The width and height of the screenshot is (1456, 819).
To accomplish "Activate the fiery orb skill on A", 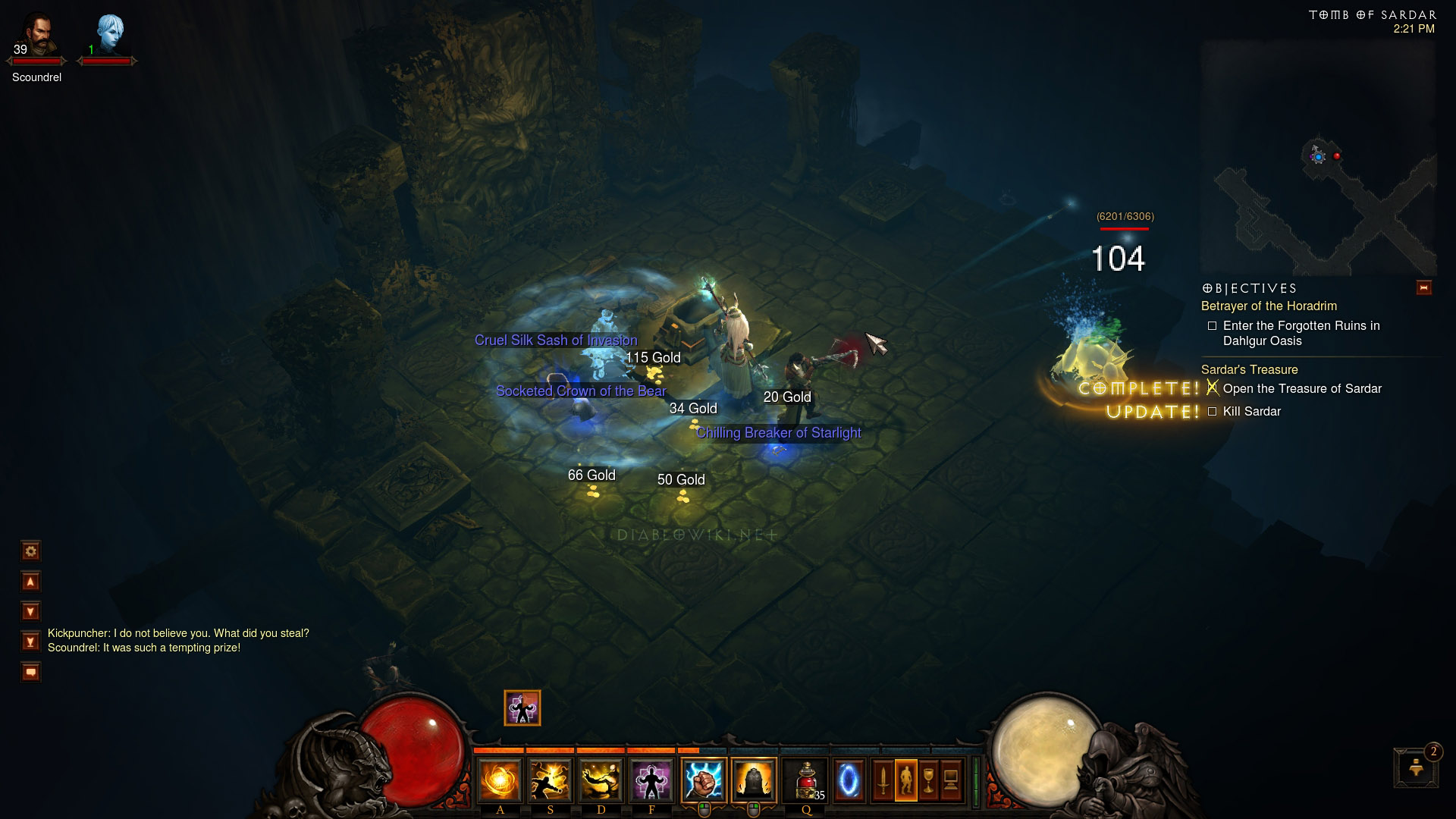I will 500,780.
